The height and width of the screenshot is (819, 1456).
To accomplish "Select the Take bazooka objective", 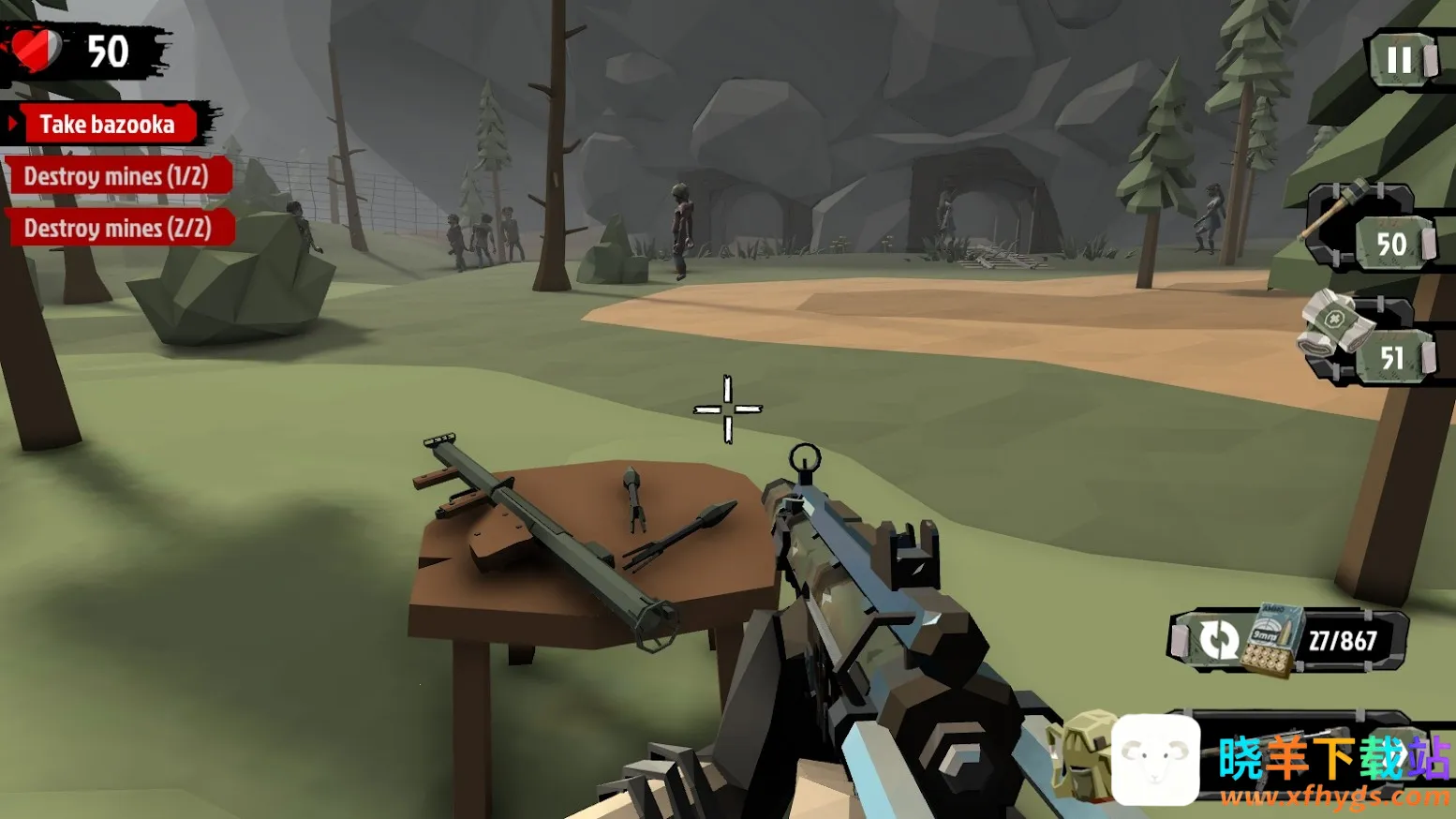I will (x=107, y=125).
